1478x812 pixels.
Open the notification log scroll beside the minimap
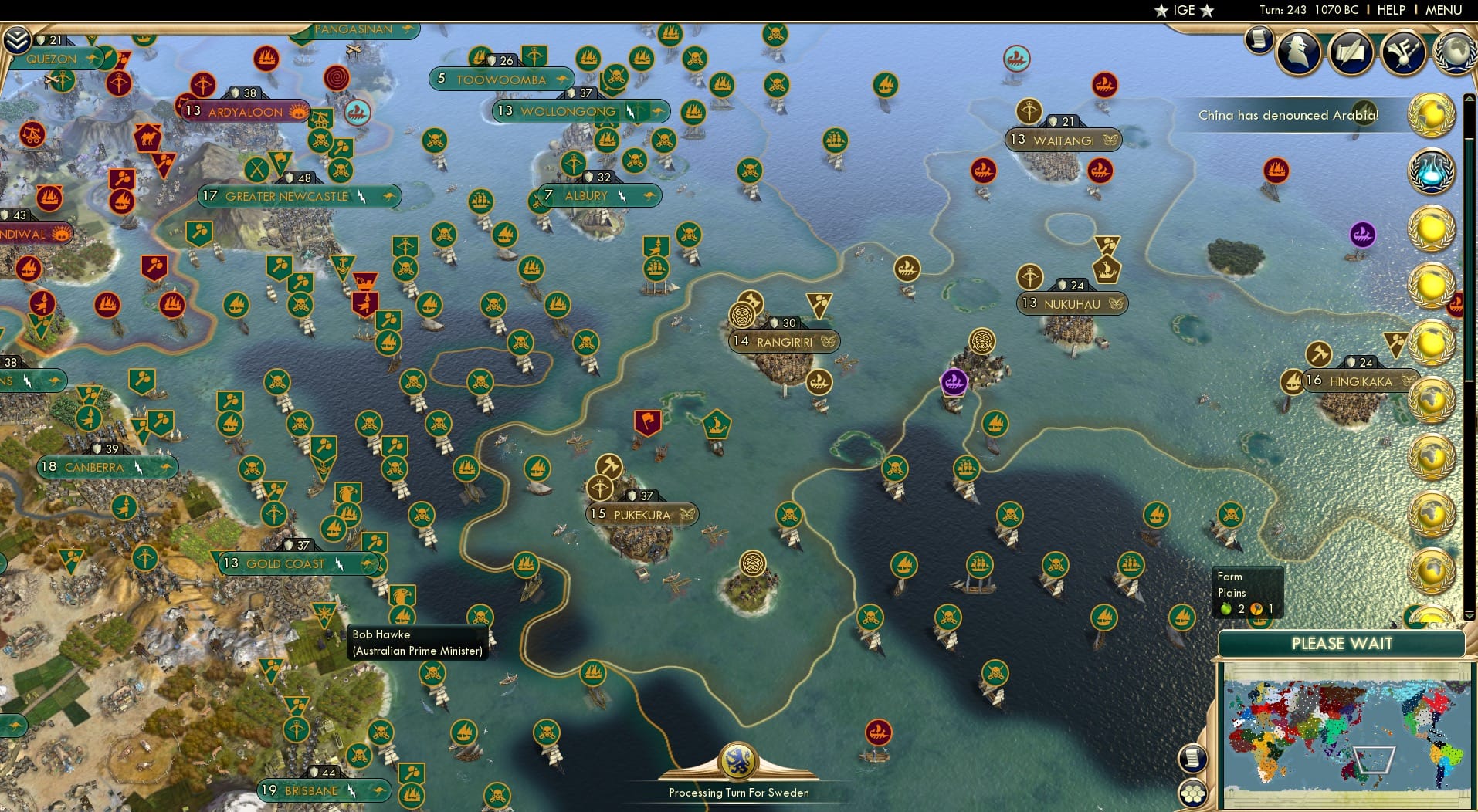[1193, 759]
